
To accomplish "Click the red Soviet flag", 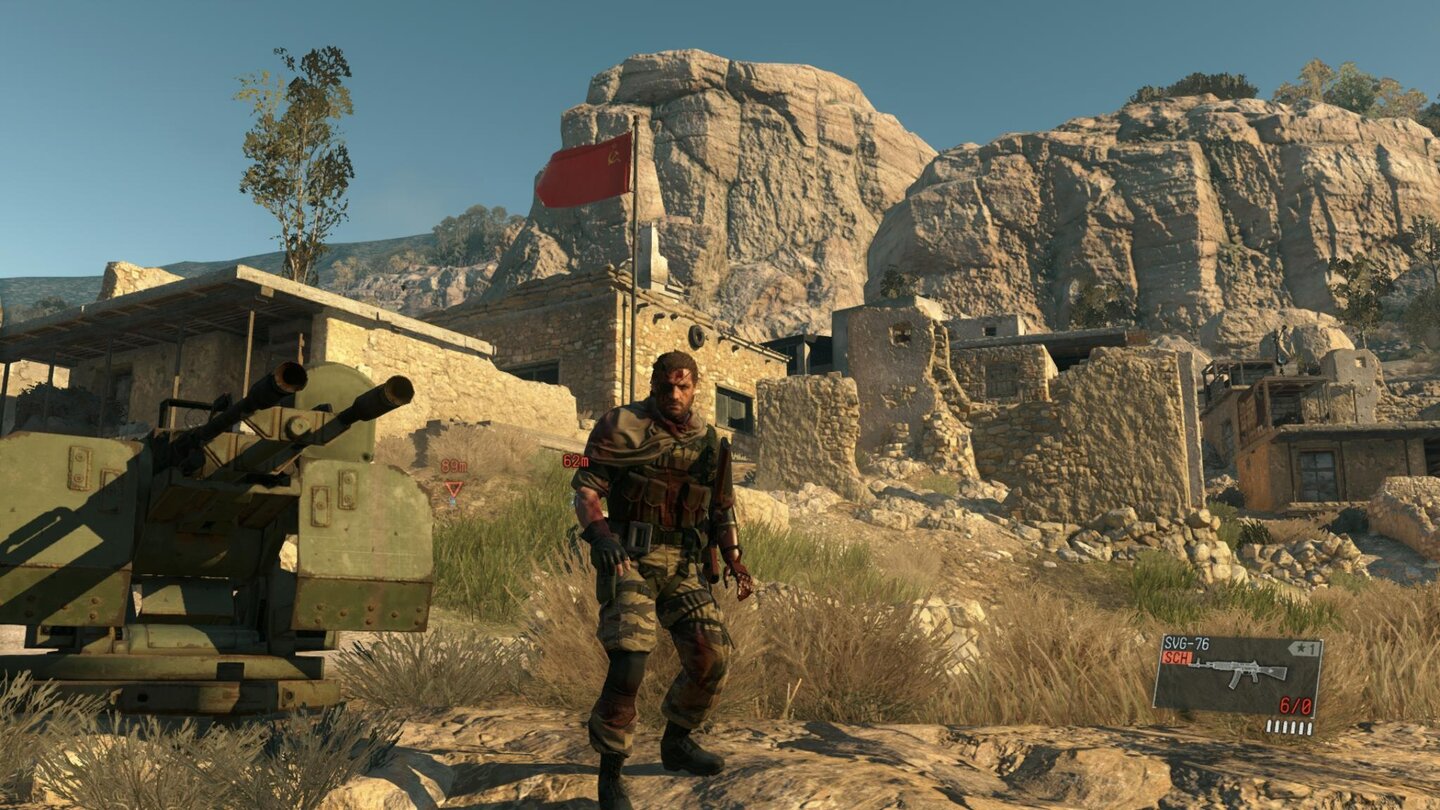I will pyautogui.click(x=585, y=168).
